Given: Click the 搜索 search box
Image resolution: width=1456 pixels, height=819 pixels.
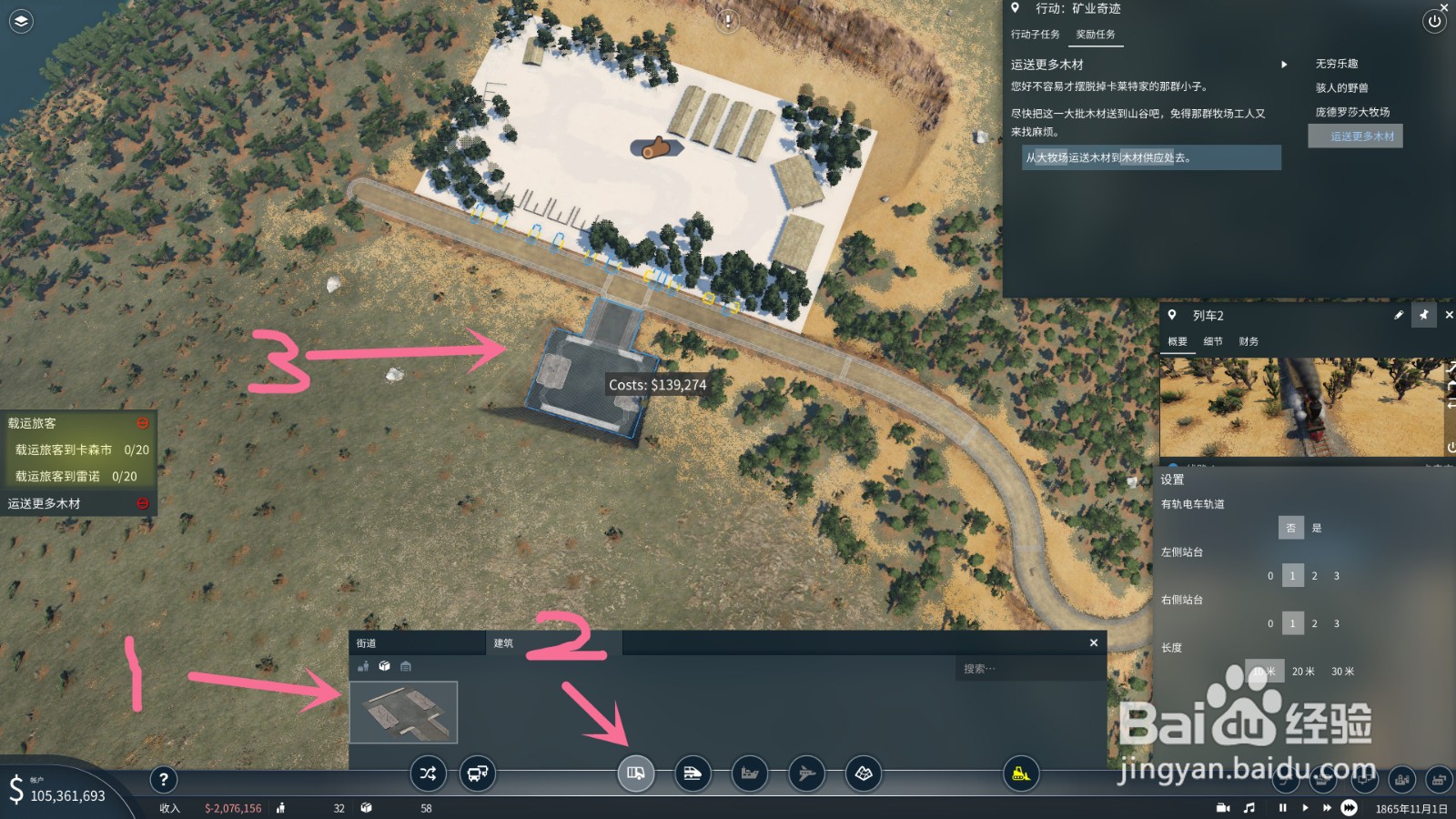Looking at the screenshot, I should coord(1028,669).
